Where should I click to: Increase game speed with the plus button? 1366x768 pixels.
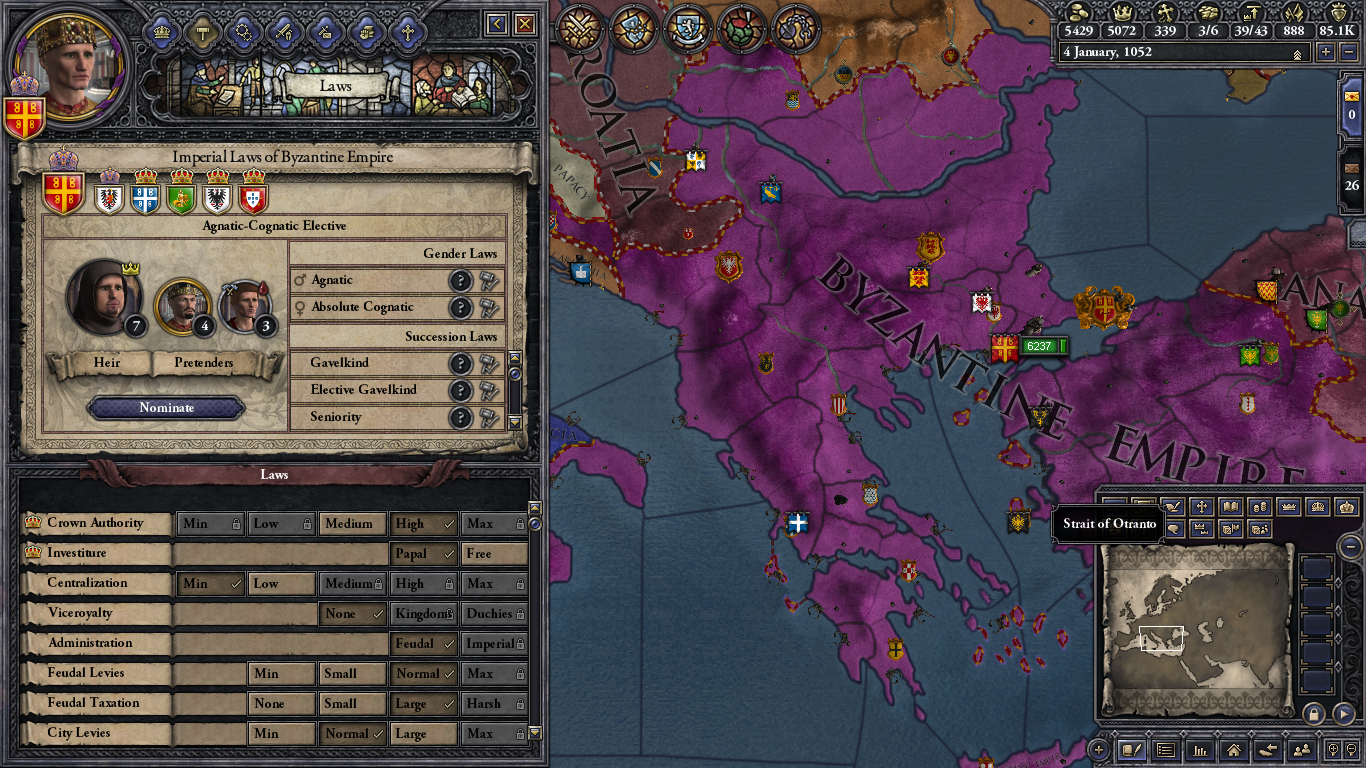pyautogui.click(x=1326, y=53)
